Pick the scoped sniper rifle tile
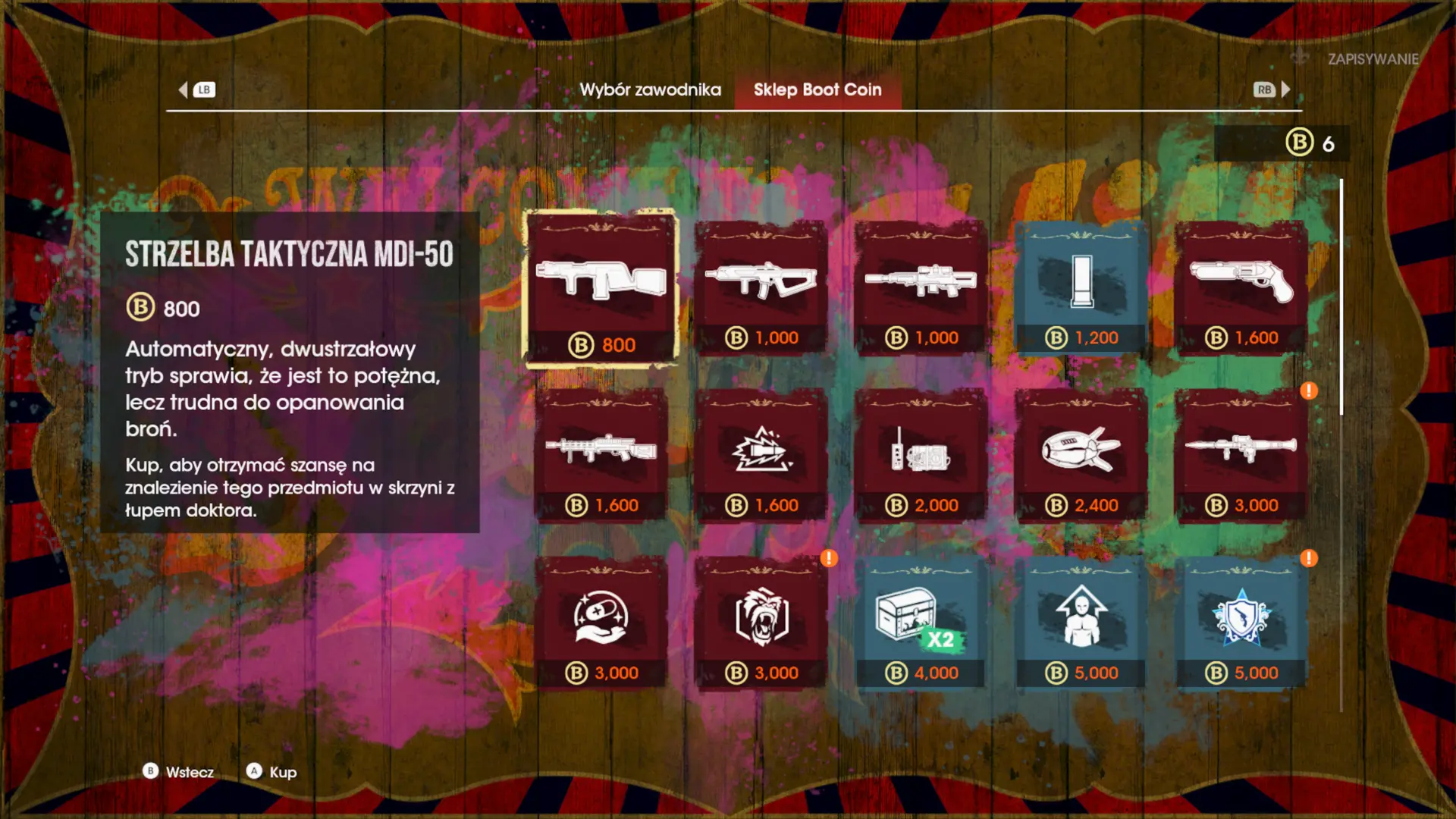 [x=921, y=288]
